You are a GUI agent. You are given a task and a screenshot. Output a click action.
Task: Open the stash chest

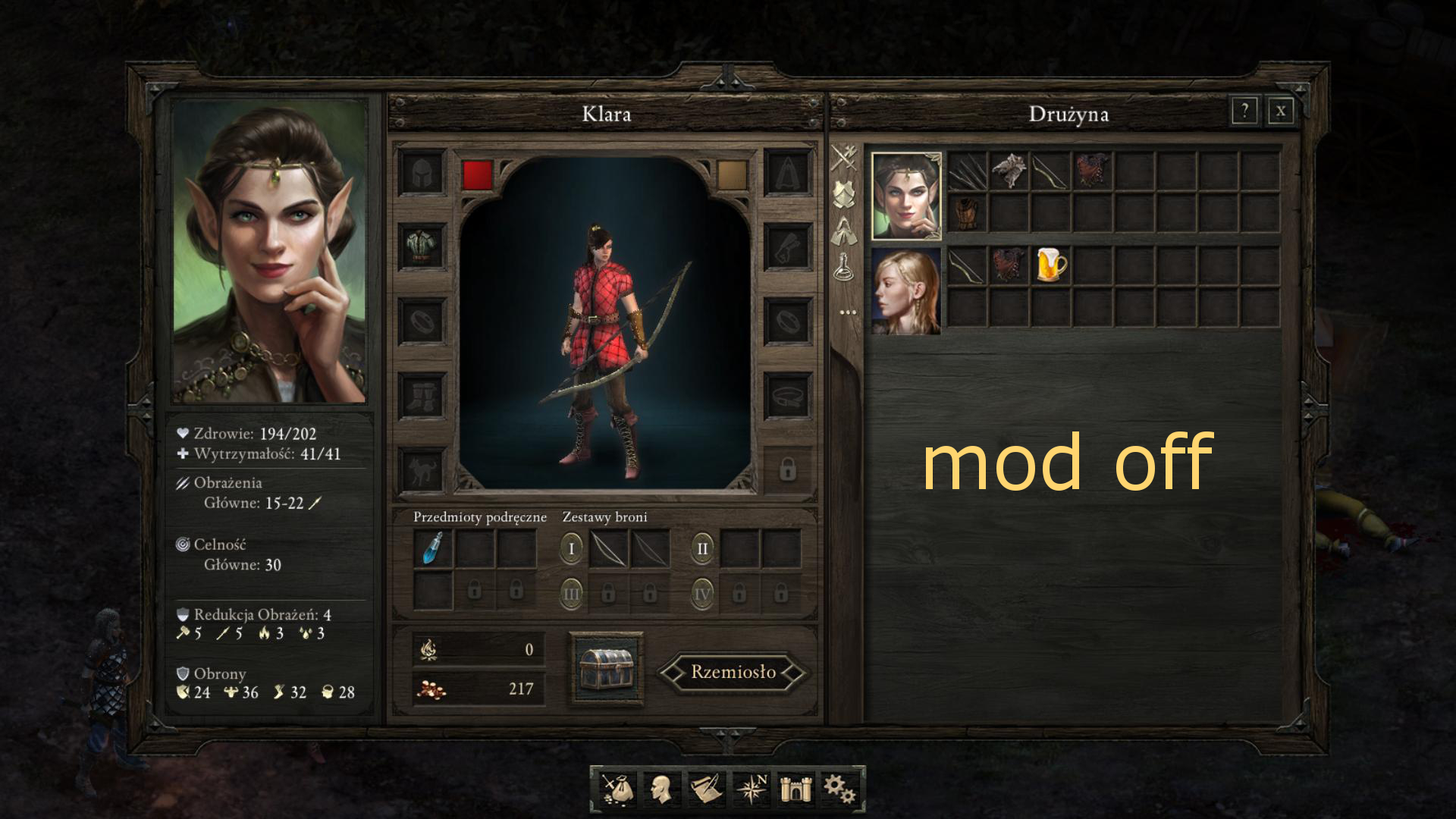(606, 669)
